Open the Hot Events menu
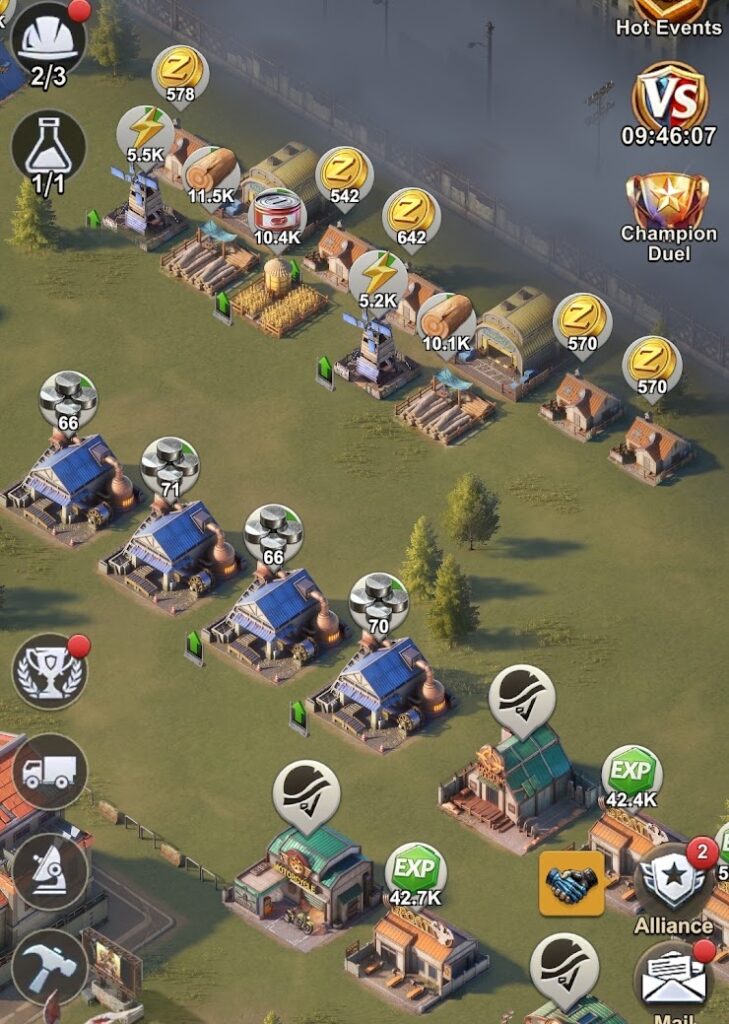729x1024 pixels. coord(669,16)
